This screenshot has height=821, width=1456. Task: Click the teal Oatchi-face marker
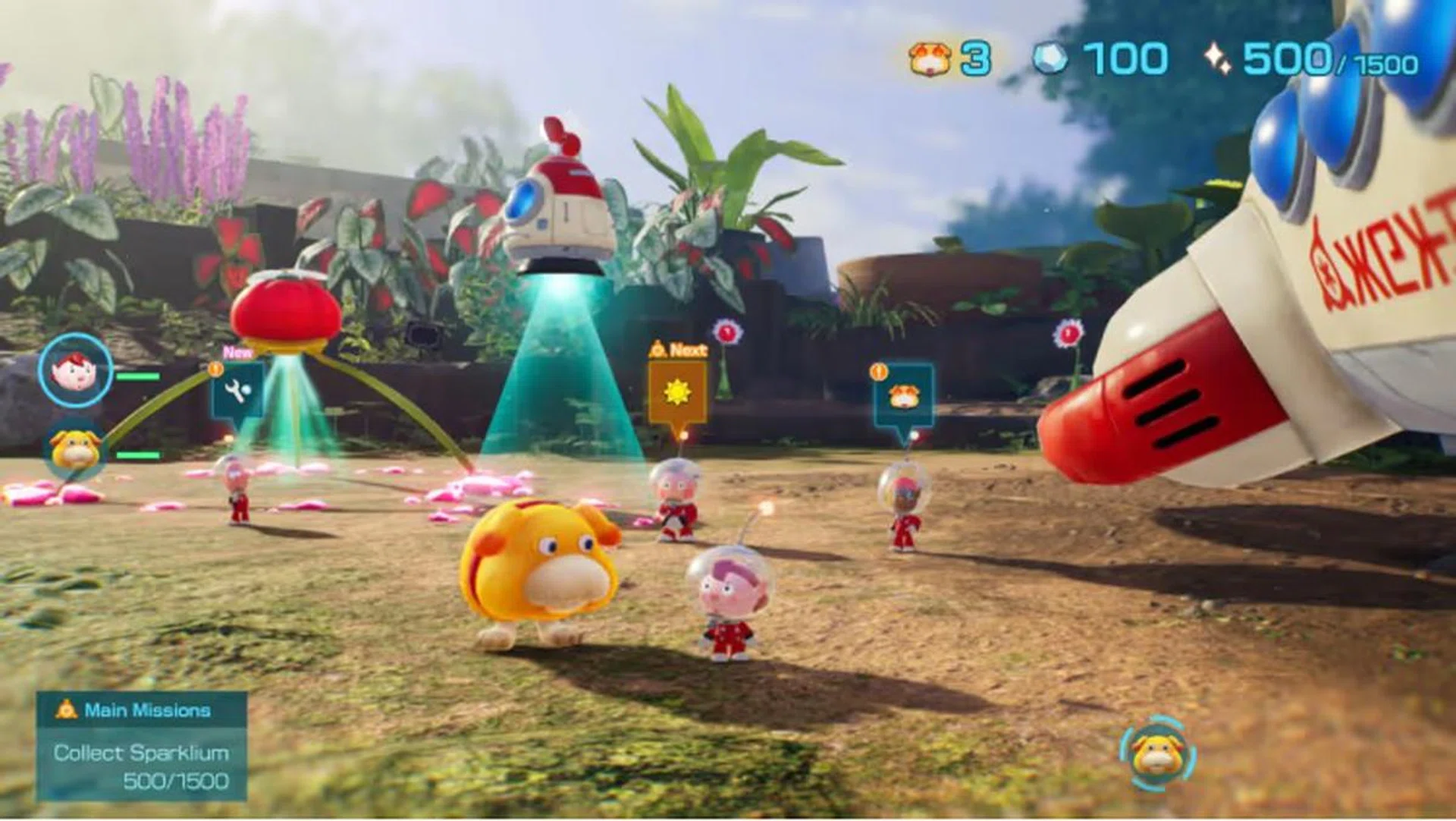point(902,396)
